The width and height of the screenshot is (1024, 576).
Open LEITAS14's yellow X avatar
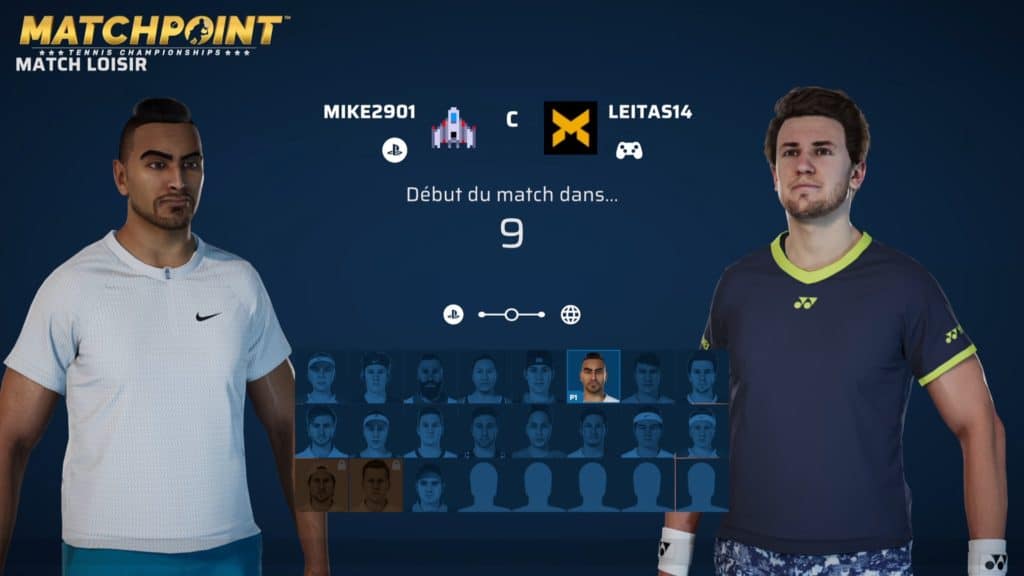coord(570,128)
